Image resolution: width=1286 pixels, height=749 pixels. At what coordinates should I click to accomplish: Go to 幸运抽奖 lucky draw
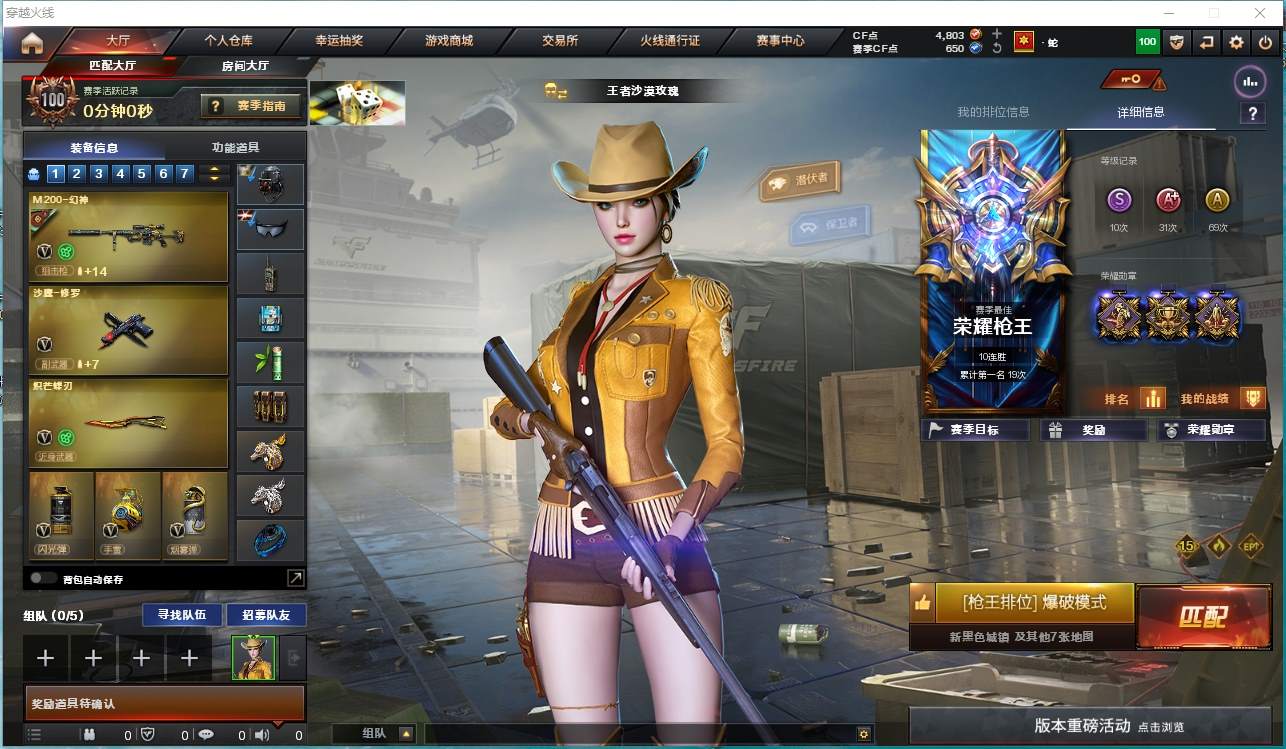coord(339,41)
